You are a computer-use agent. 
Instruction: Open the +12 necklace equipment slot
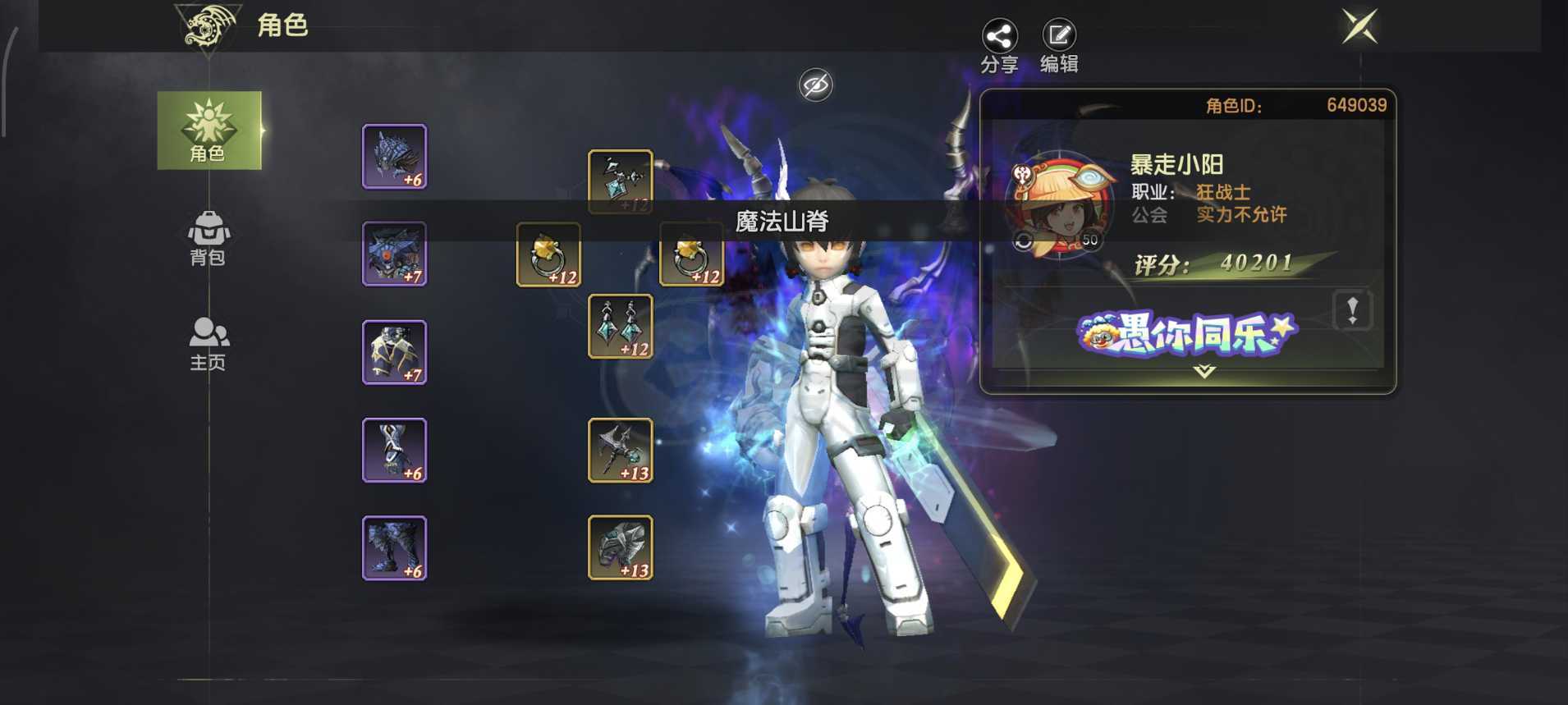(x=620, y=179)
